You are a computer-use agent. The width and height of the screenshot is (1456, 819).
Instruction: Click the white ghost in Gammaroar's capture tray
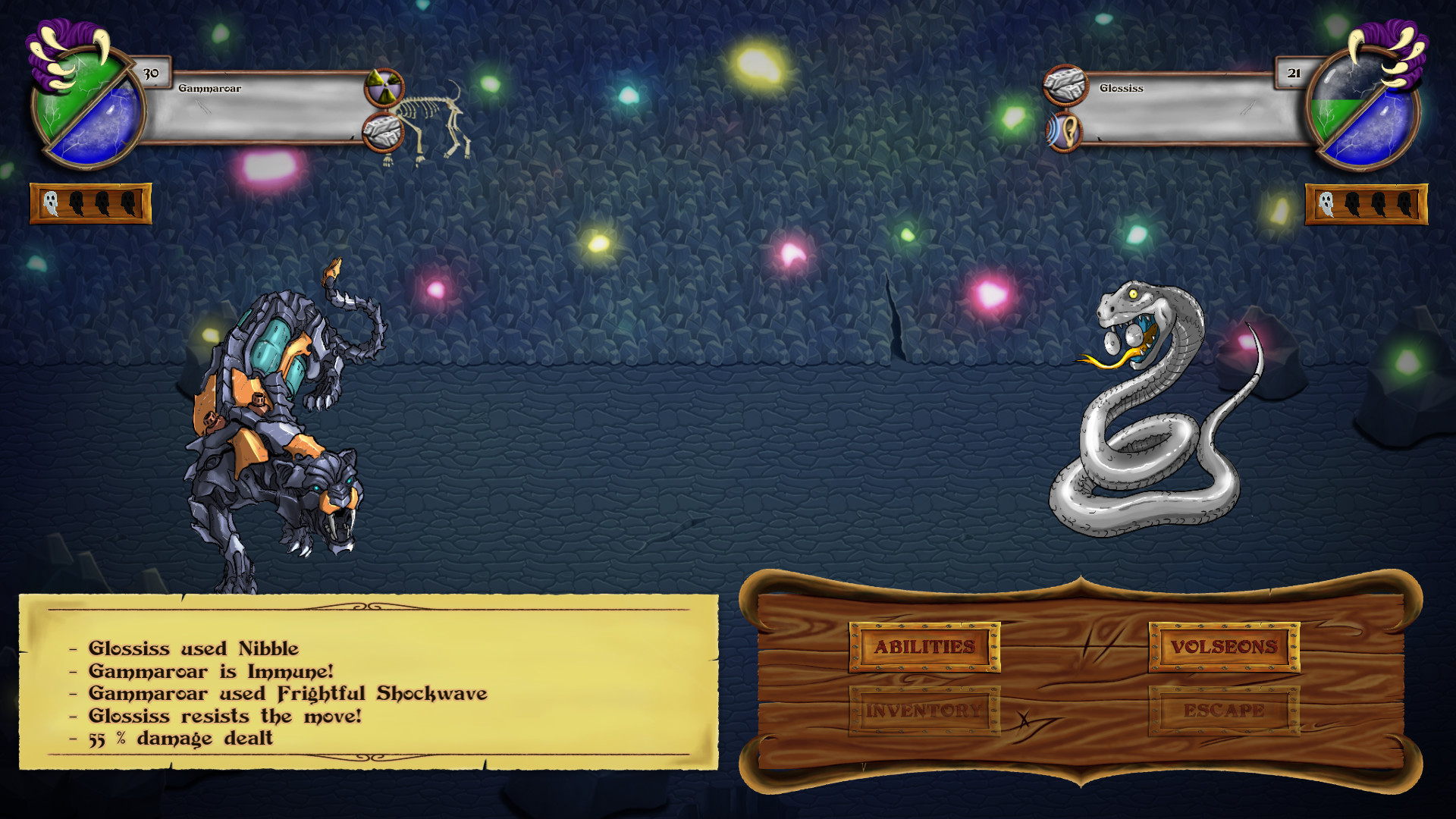51,203
